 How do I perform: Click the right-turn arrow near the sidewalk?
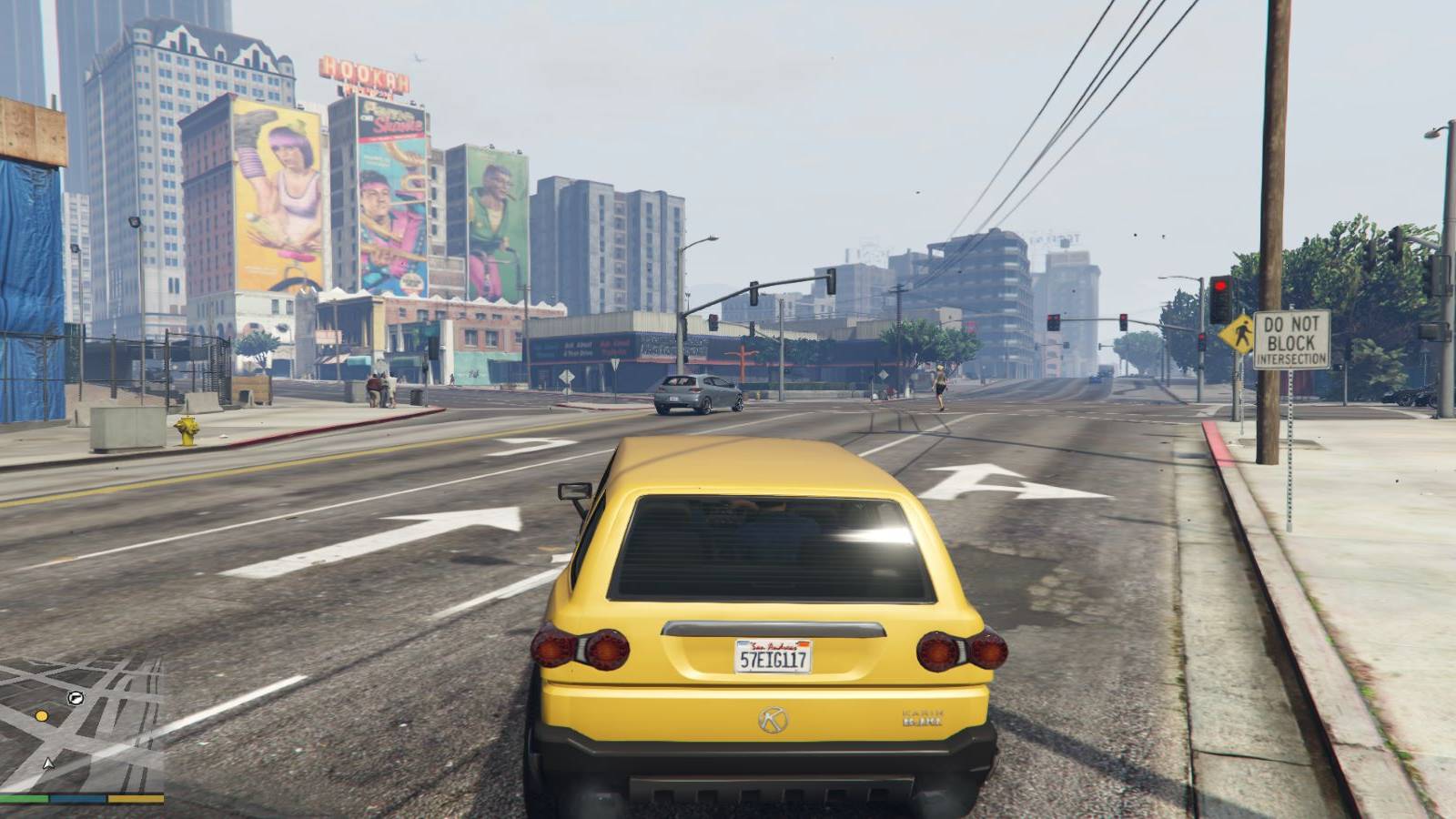(1010, 482)
